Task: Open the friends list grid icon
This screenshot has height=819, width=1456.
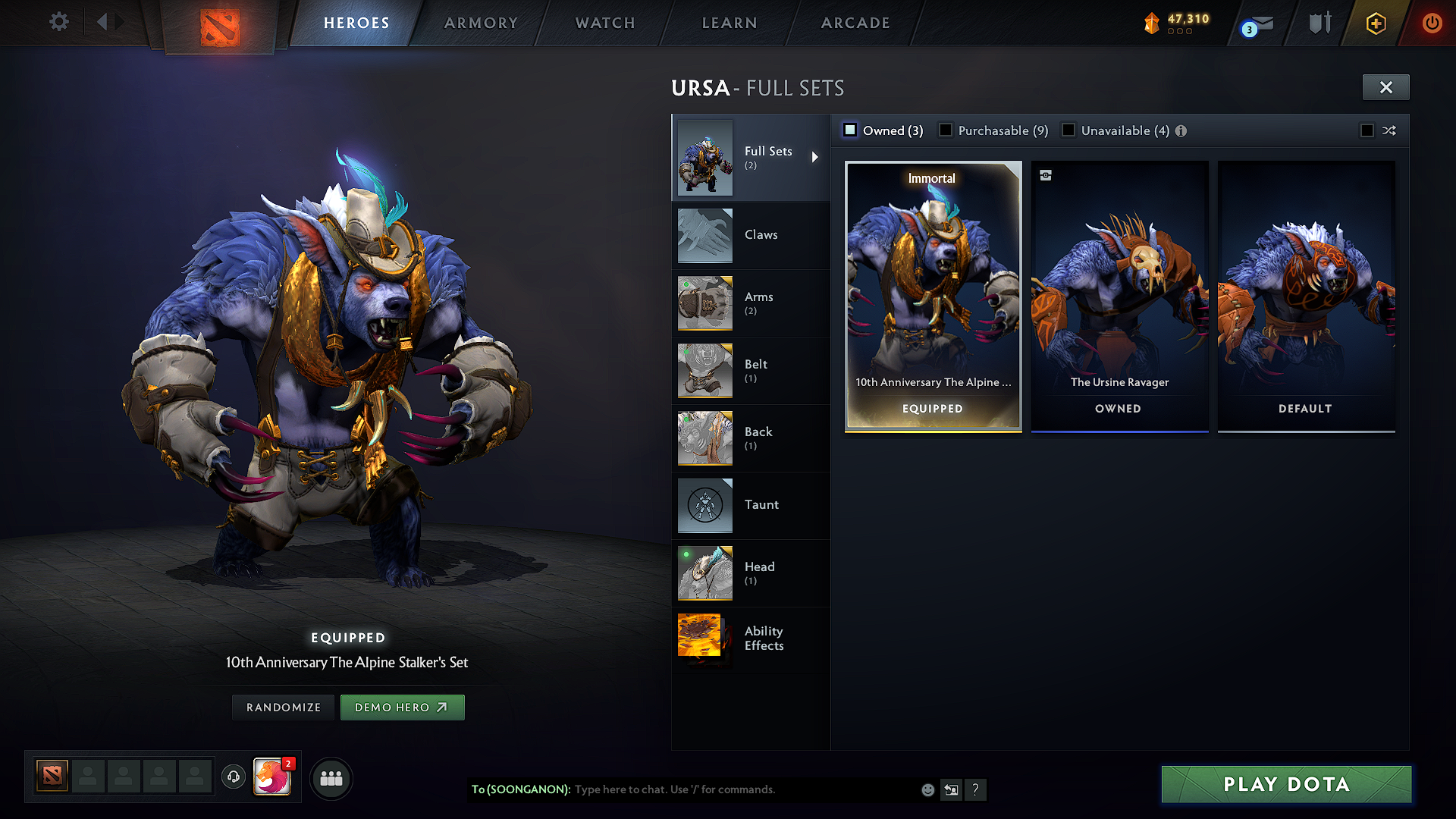Action: [331, 778]
